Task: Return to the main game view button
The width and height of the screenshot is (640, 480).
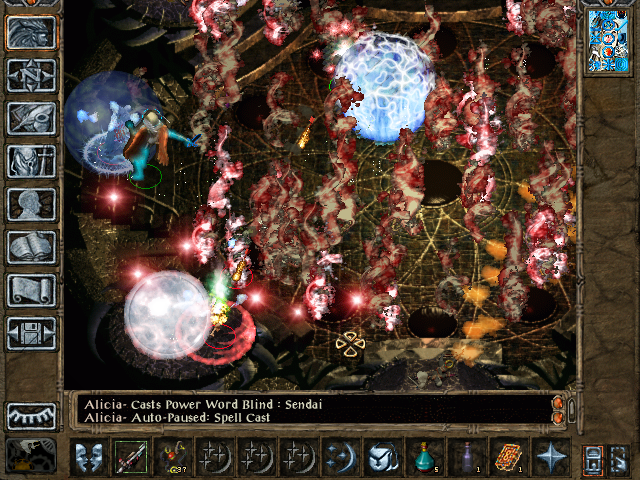Action: tap(31, 33)
